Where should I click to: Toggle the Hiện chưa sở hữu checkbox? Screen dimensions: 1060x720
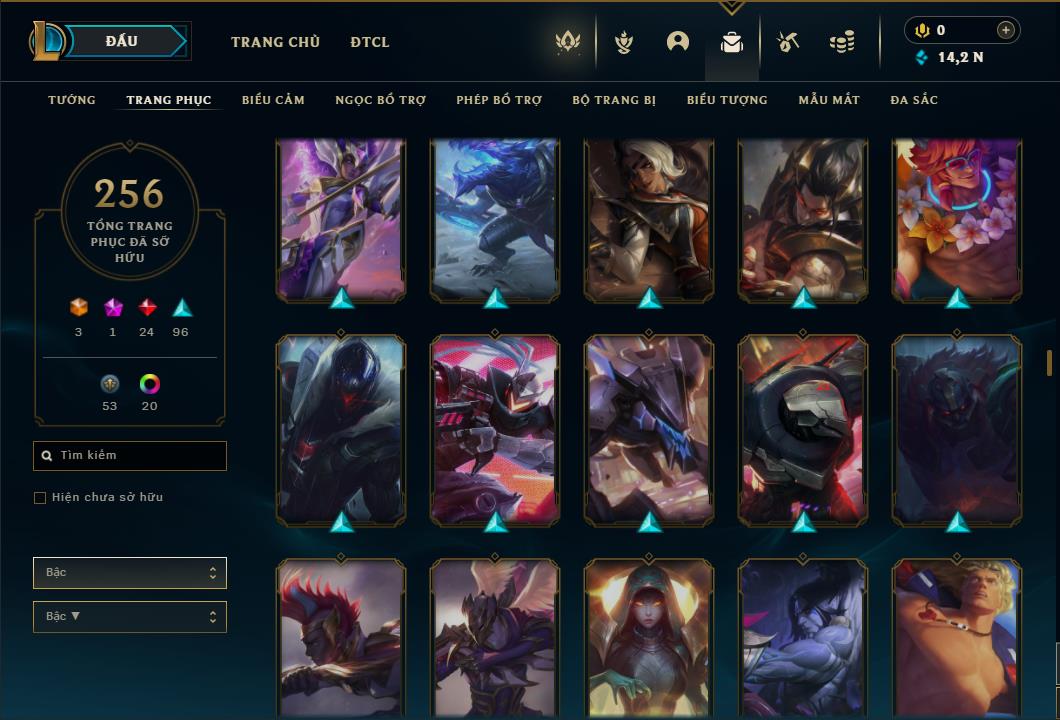click(x=40, y=498)
